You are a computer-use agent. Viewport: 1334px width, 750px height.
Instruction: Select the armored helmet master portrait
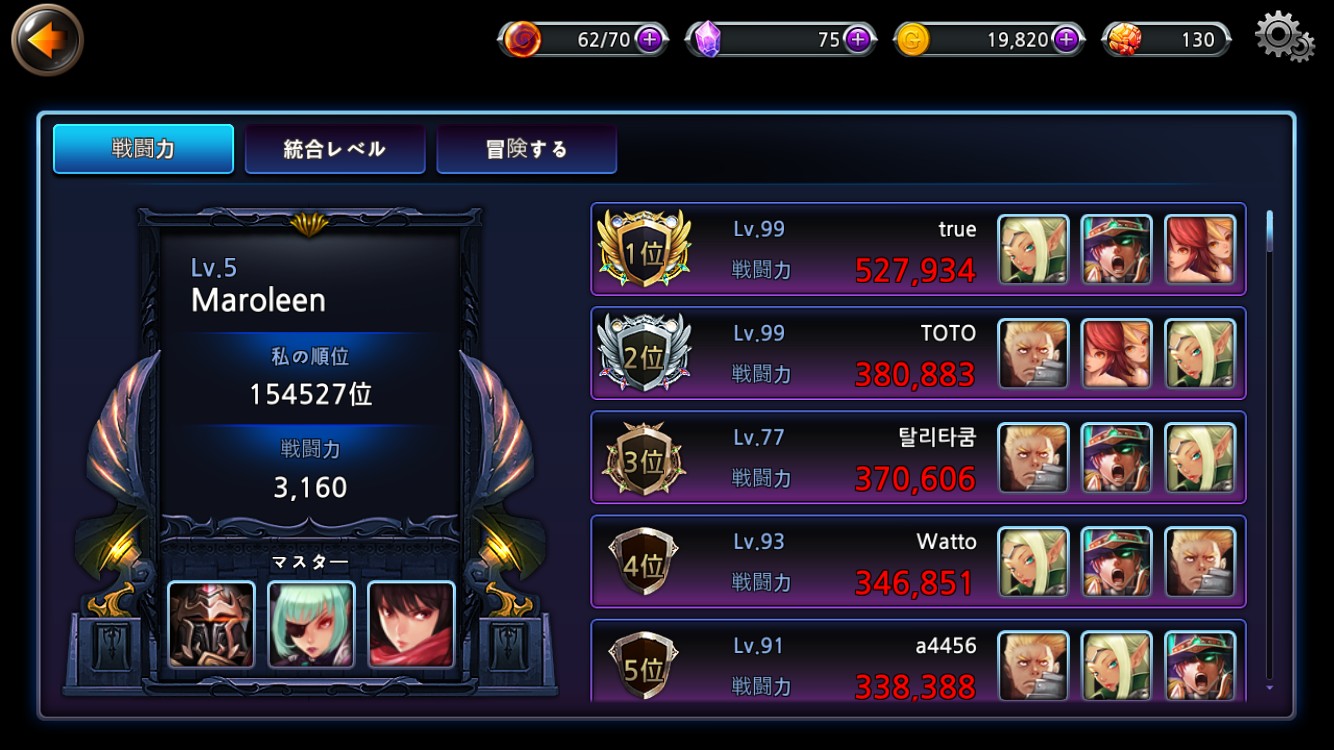(211, 624)
